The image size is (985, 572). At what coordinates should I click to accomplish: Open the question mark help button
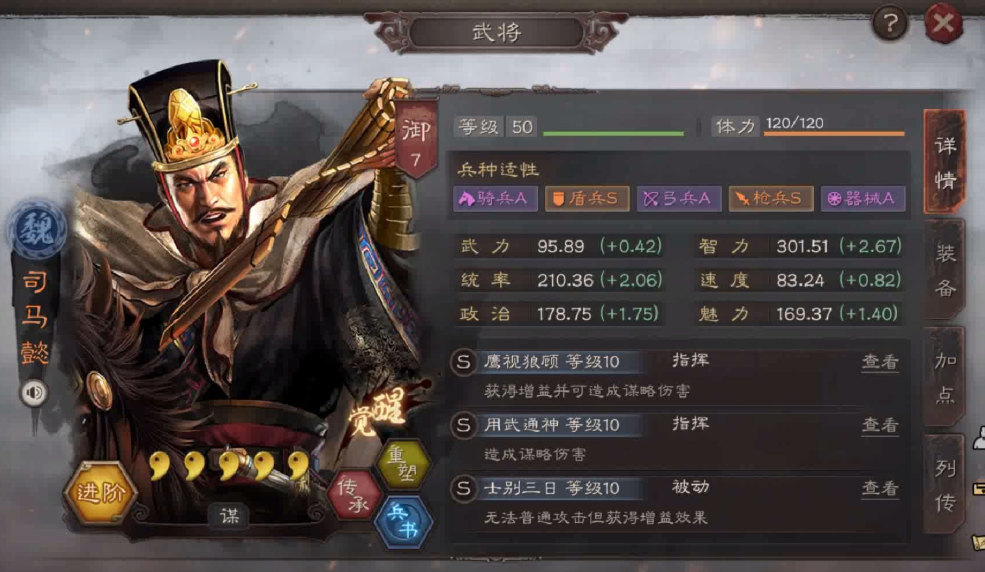coord(889,22)
